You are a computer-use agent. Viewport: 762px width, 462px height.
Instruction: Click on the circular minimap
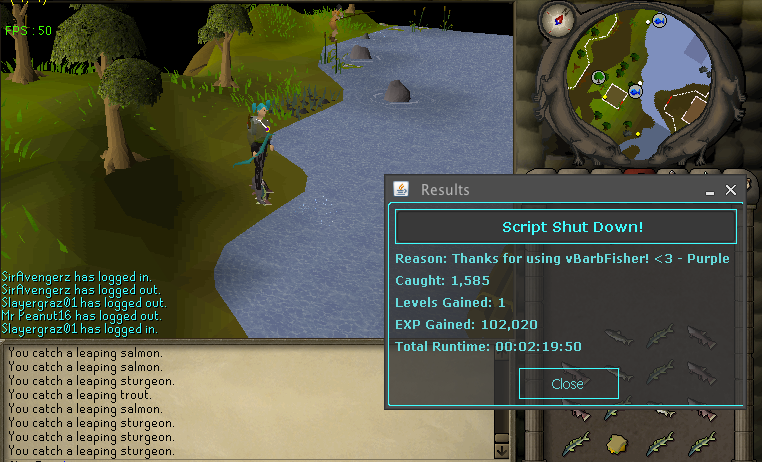coord(641,83)
